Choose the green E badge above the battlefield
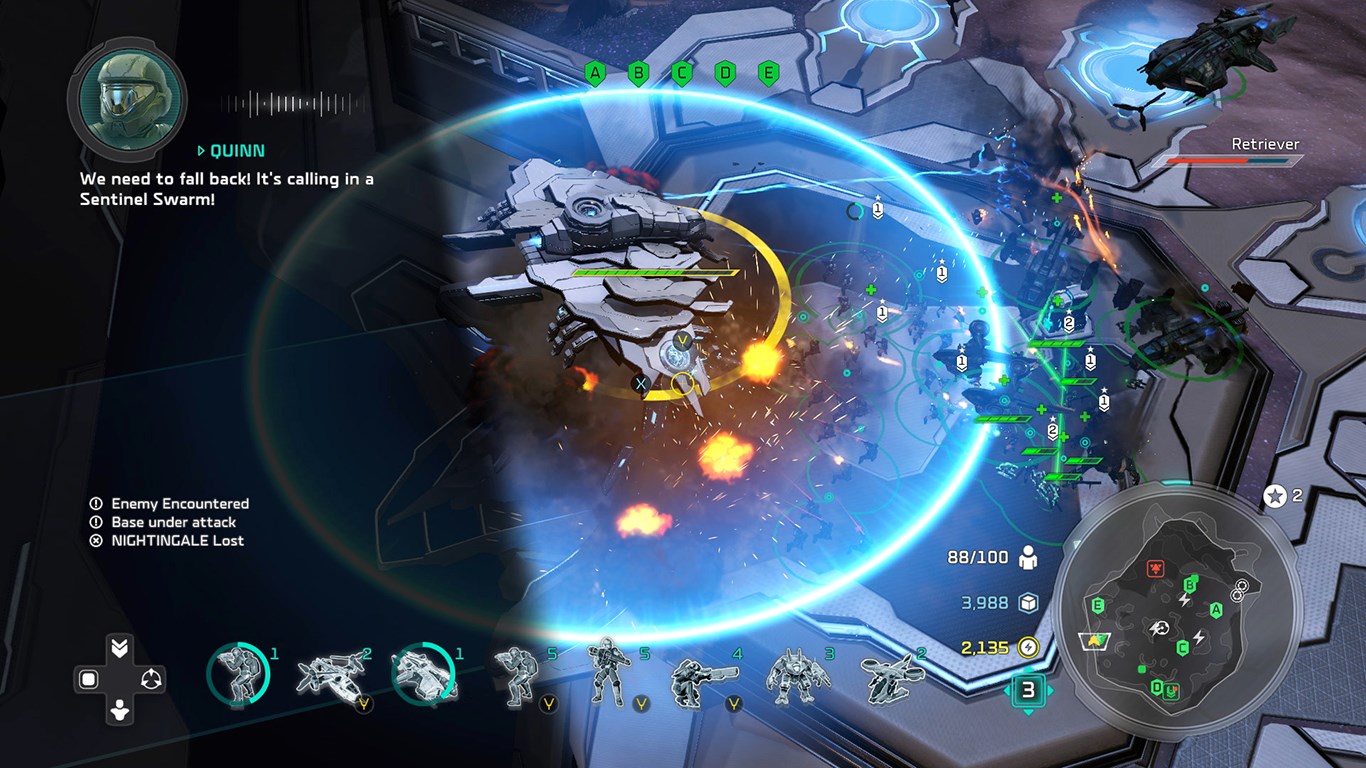The height and width of the screenshot is (768, 1366). point(768,73)
